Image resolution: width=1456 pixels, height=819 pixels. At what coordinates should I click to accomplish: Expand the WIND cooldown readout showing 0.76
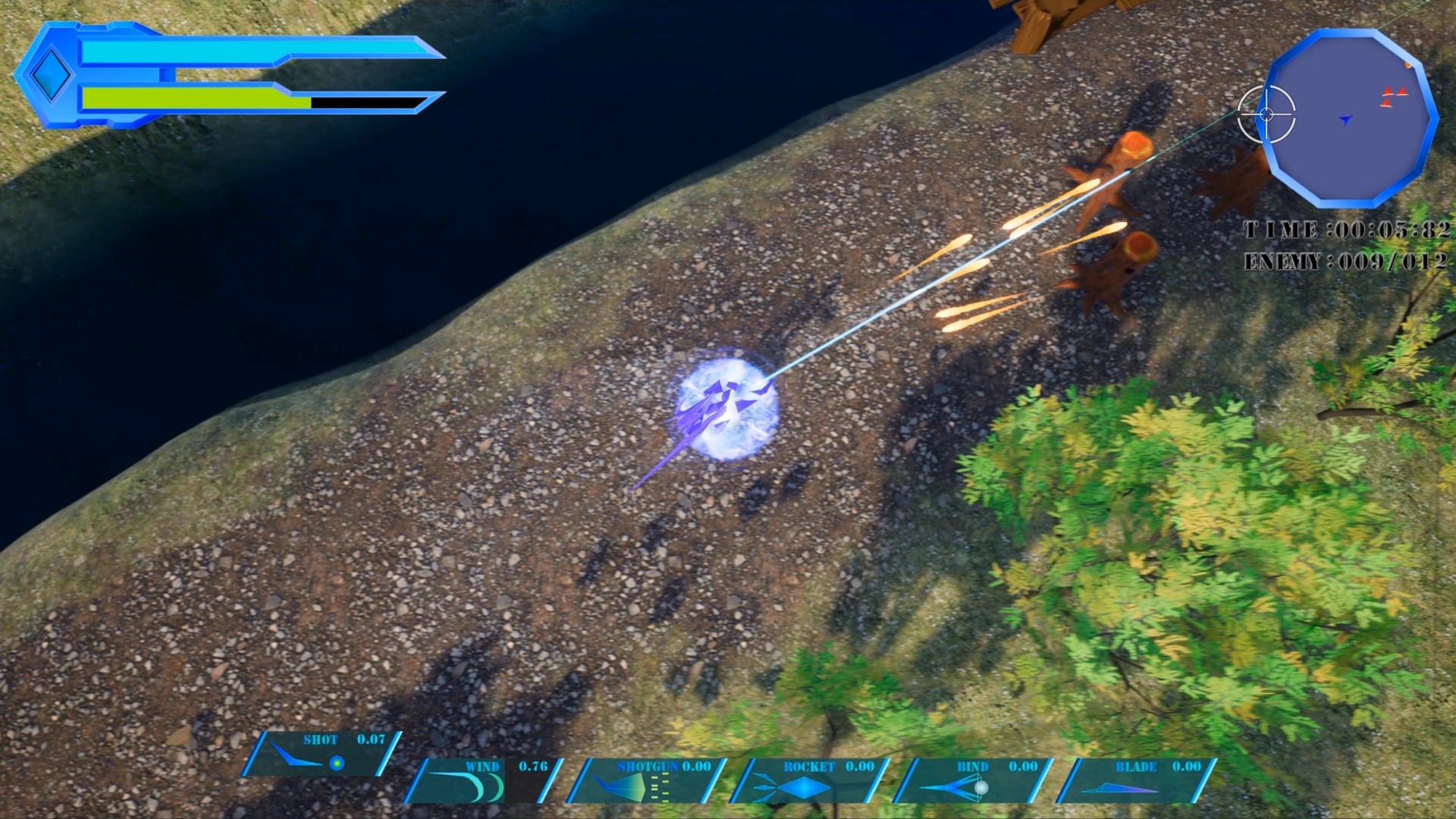532,766
